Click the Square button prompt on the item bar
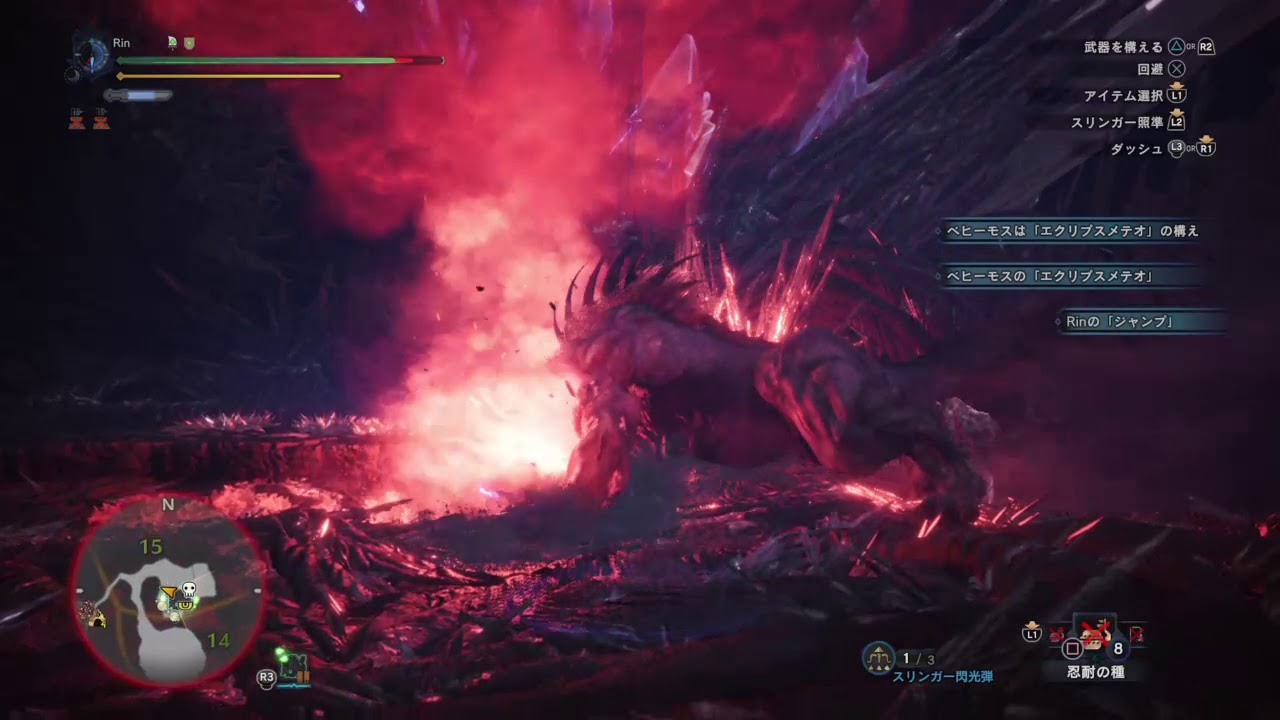1280x720 pixels. point(1073,647)
